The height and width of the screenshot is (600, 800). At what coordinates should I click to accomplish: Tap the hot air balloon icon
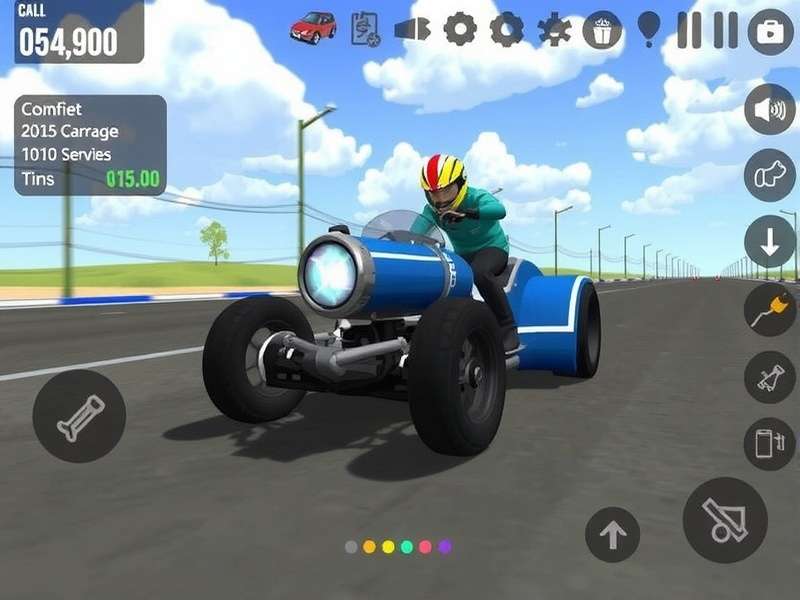pyautogui.click(x=649, y=28)
